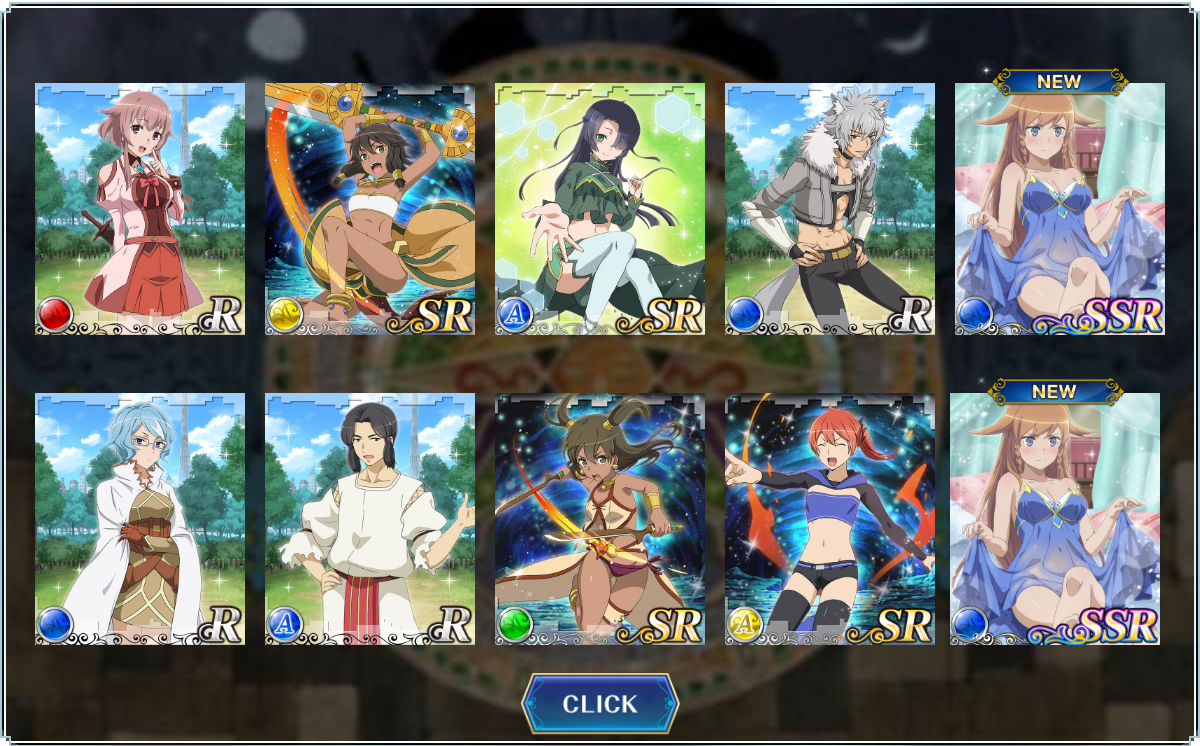Select the staff-wielding dancer SR card
This screenshot has height=746, width=1200.
[x=370, y=208]
